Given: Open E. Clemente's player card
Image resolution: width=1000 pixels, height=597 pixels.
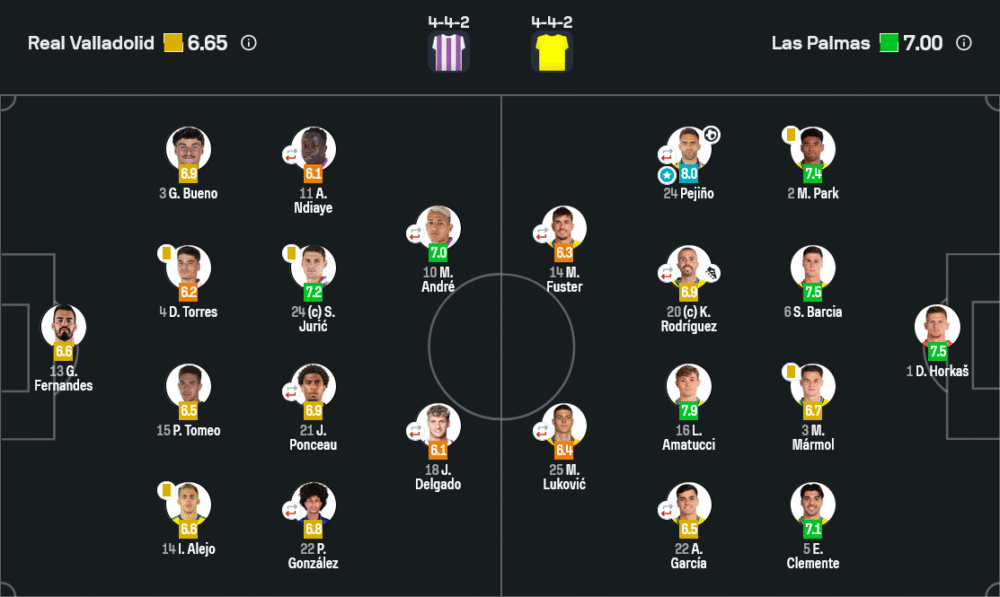Looking at the screenshot, I should tap(813, 505).
